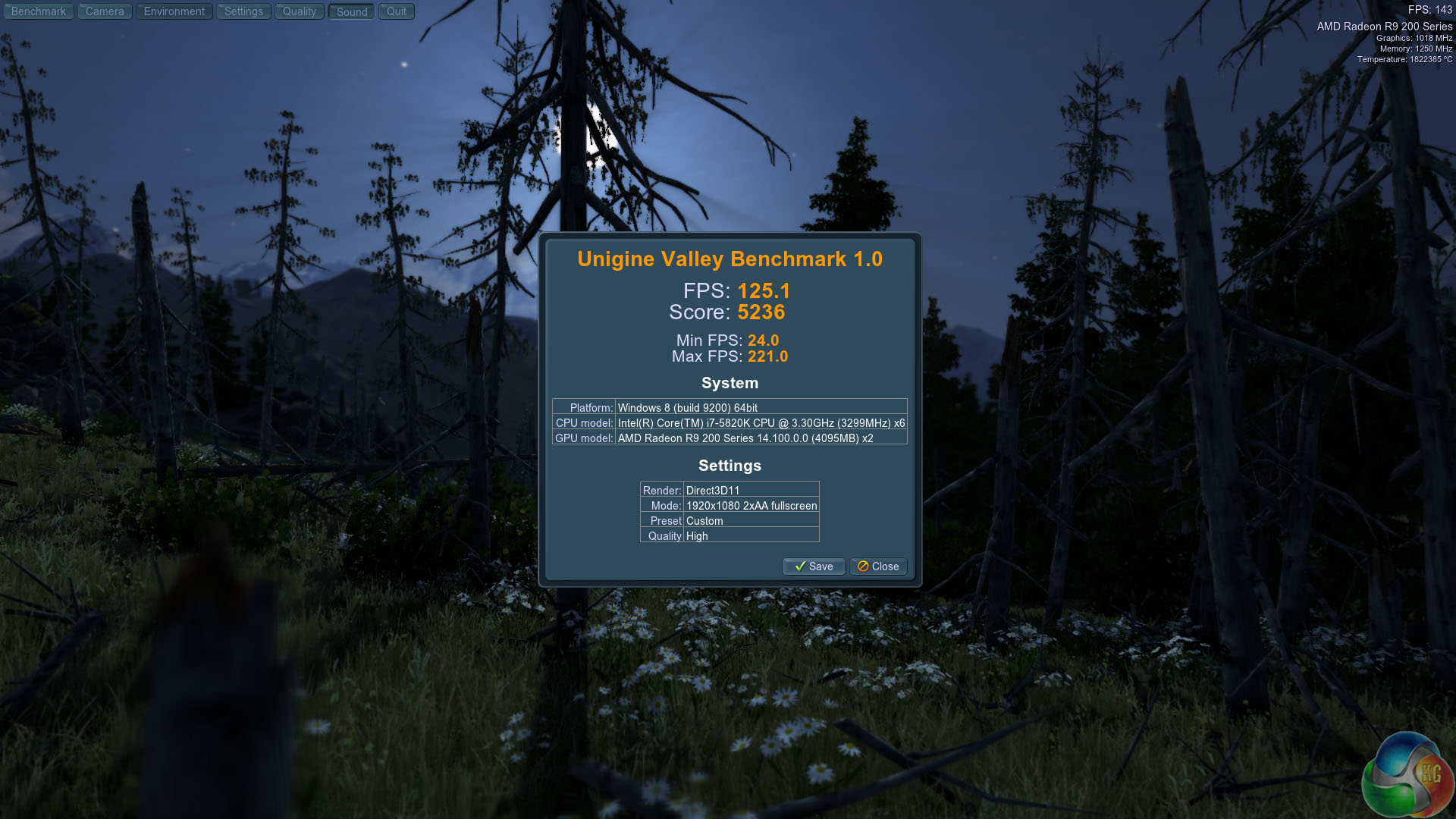The image size is (1456, 819).
Task: Toggle the Sound button
Action: [351, 11]
